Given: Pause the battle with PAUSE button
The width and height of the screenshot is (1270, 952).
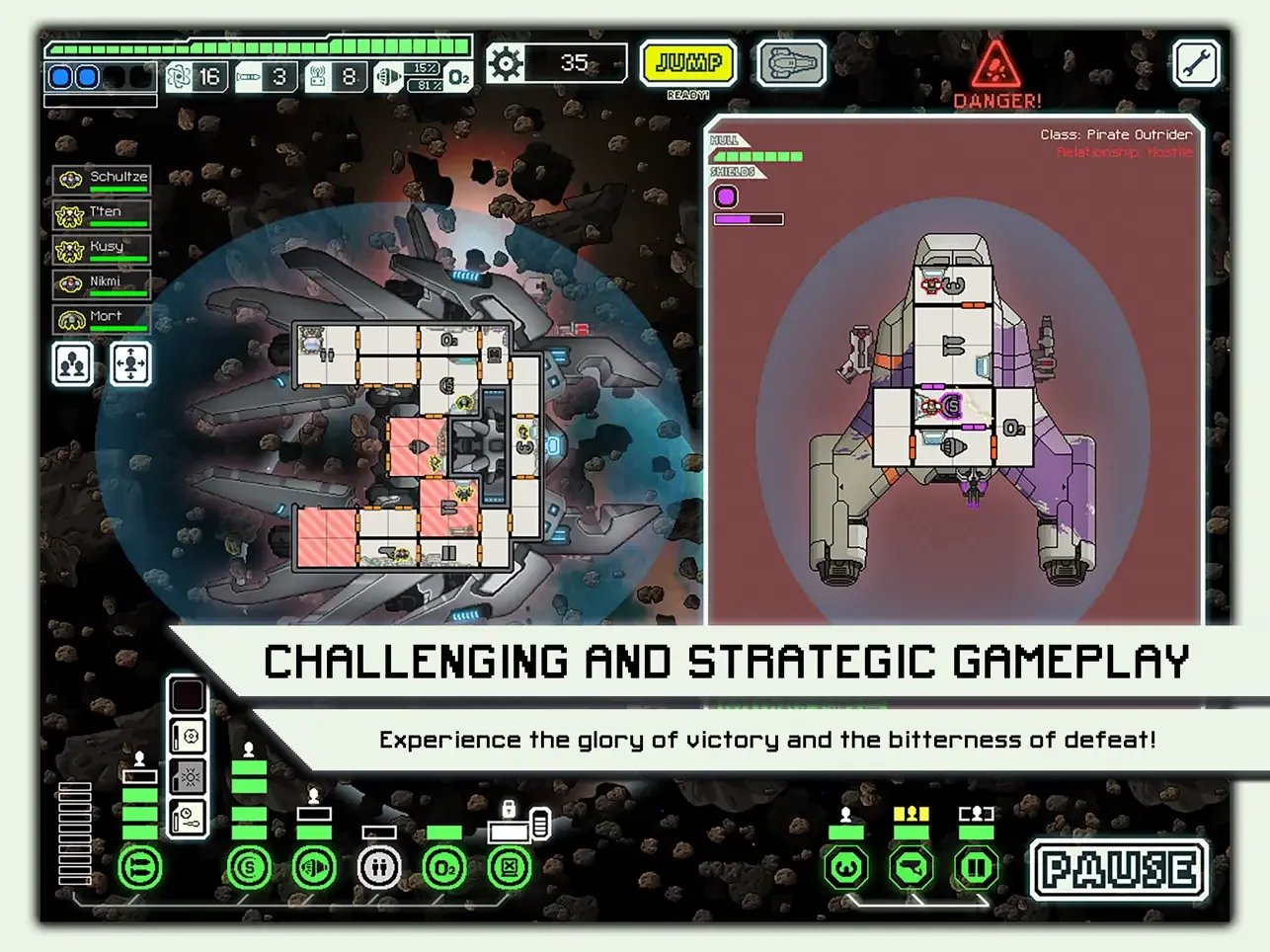Looking at the screenshot, I should (1119, 870).
